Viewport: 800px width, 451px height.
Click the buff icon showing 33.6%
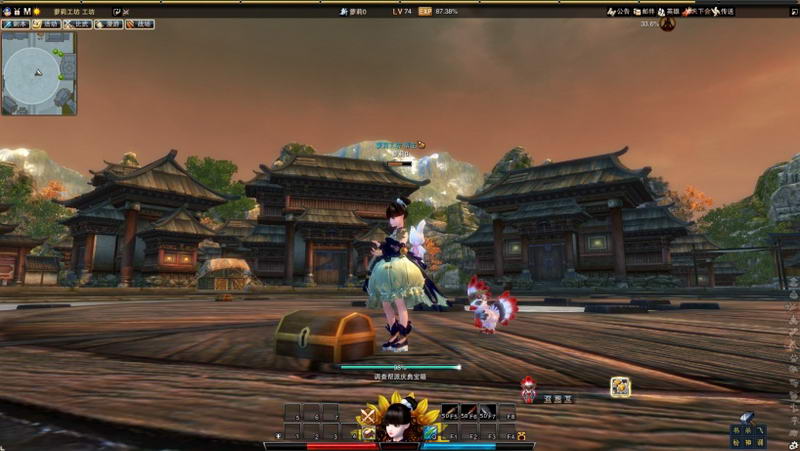667,23
